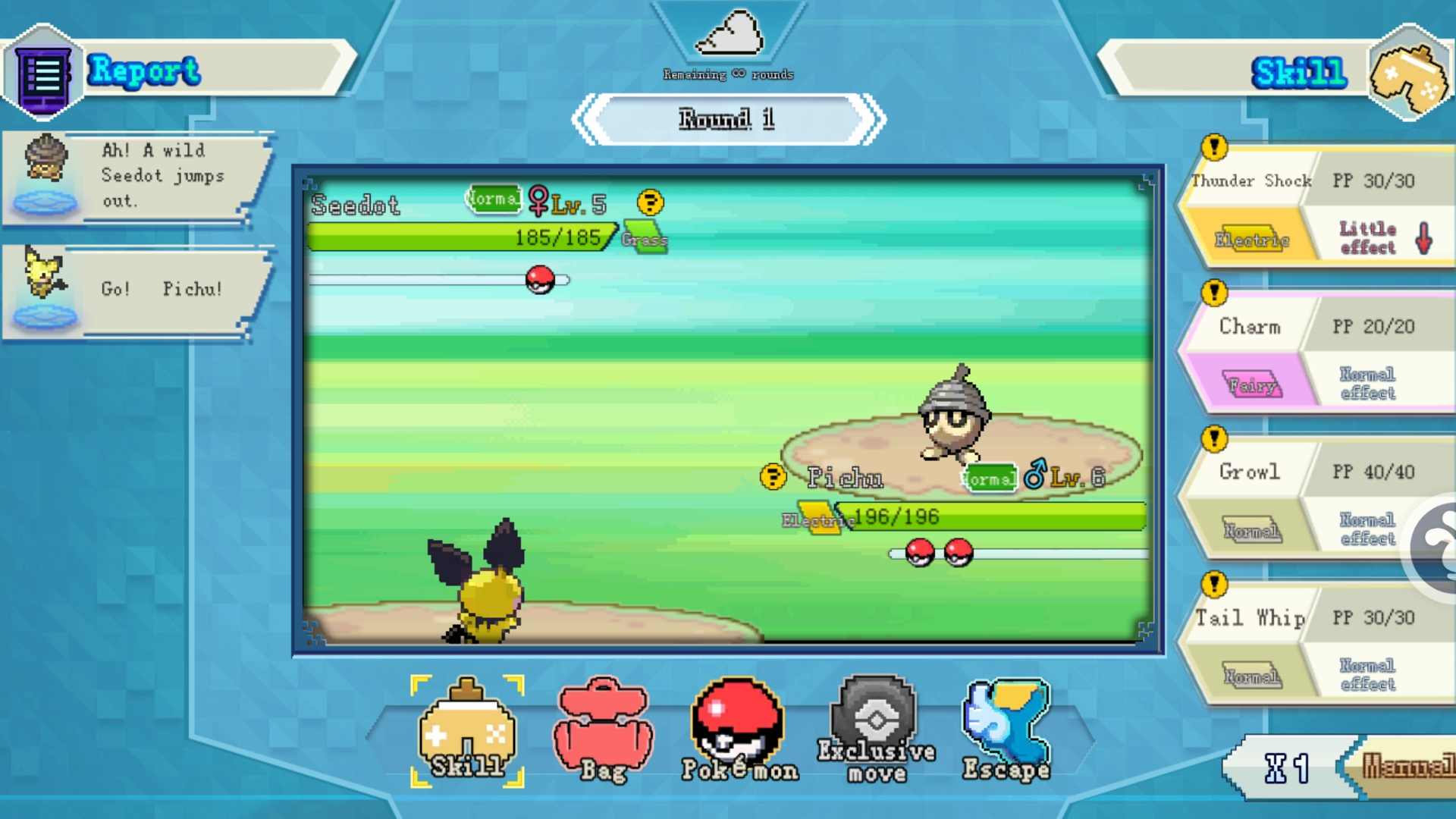Expand the exclamation badge on Thunder Shock
The width and height of the screenshot is (1456, 819).
tap(1214, 149)
